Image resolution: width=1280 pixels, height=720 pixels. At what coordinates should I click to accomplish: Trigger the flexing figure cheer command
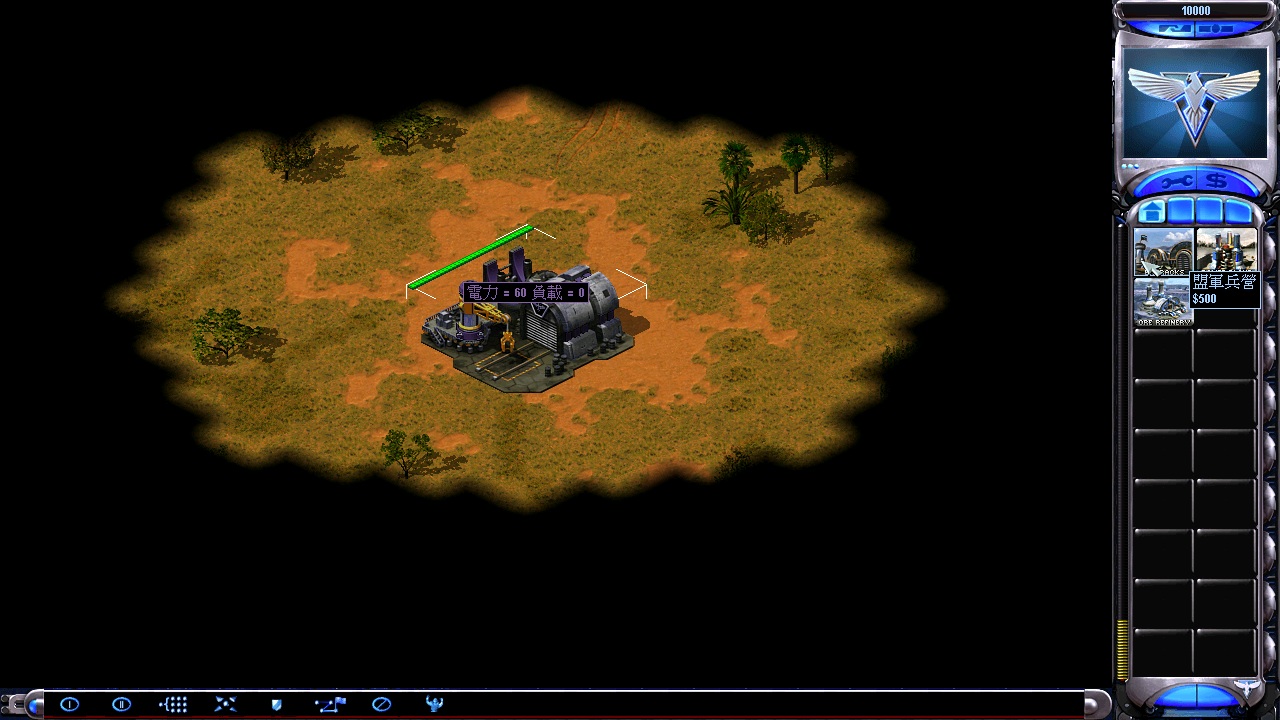[x=434, y=704]
